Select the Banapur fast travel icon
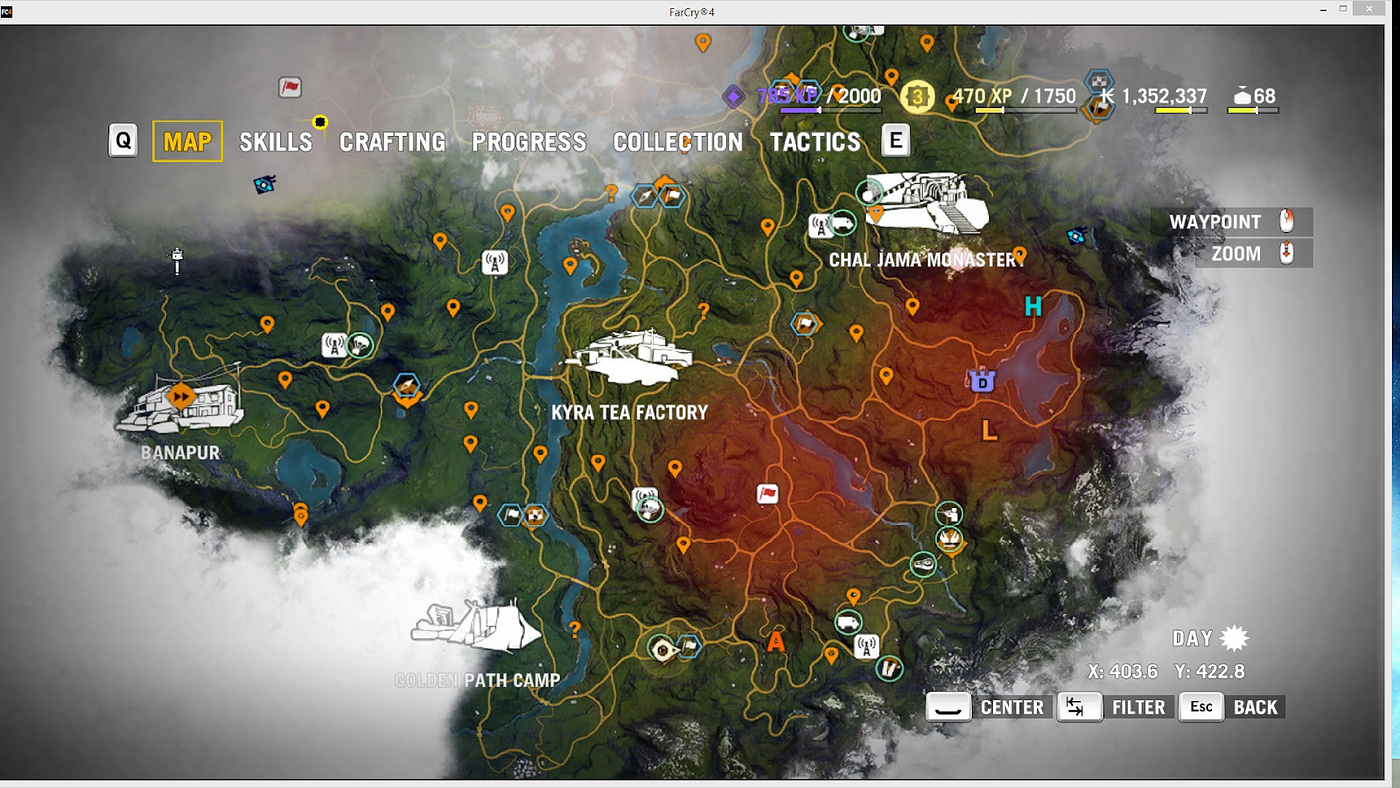Viewport: 1400px width, 788px height. pos(182,396)
